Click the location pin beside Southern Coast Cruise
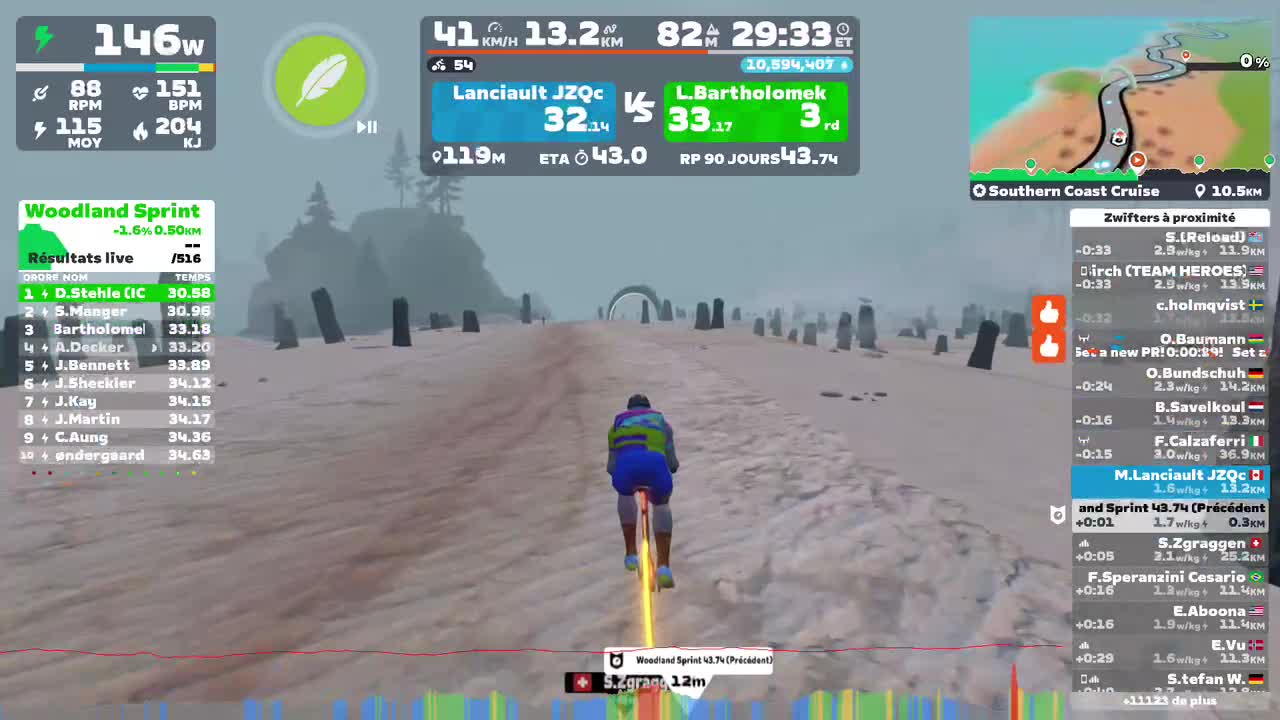This screenshot has height=720, width=1280. tap(1199, 190)
